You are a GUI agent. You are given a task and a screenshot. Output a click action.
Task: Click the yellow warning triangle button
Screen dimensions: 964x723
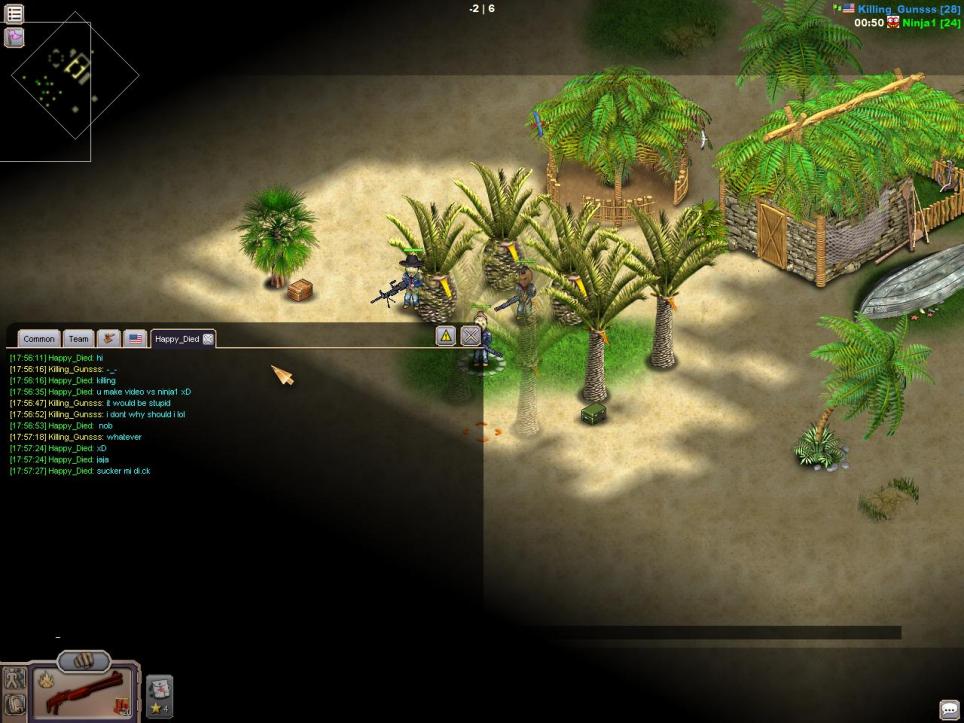pyautogui.click(x=446, y=336)
